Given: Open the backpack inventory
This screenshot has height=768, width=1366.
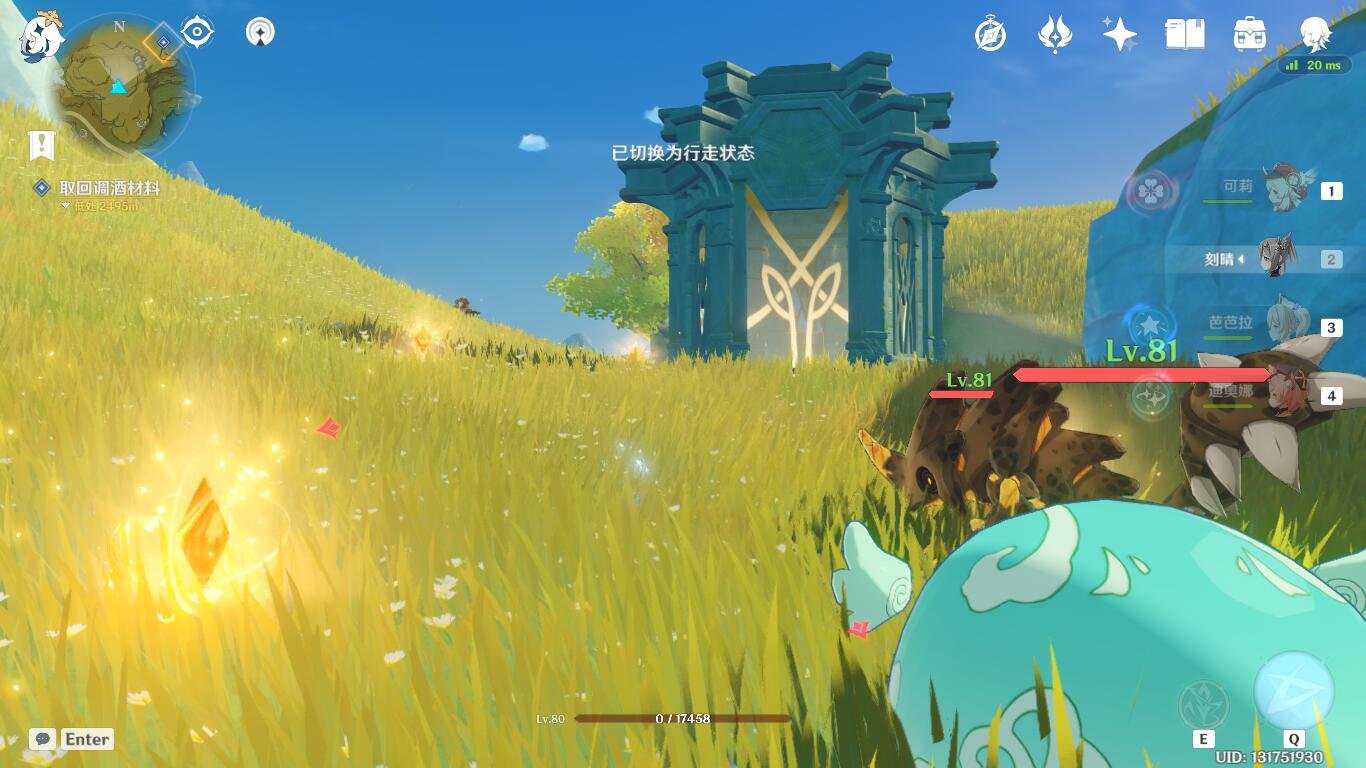Looking at the screenshot, I should tap(1250, 35).
